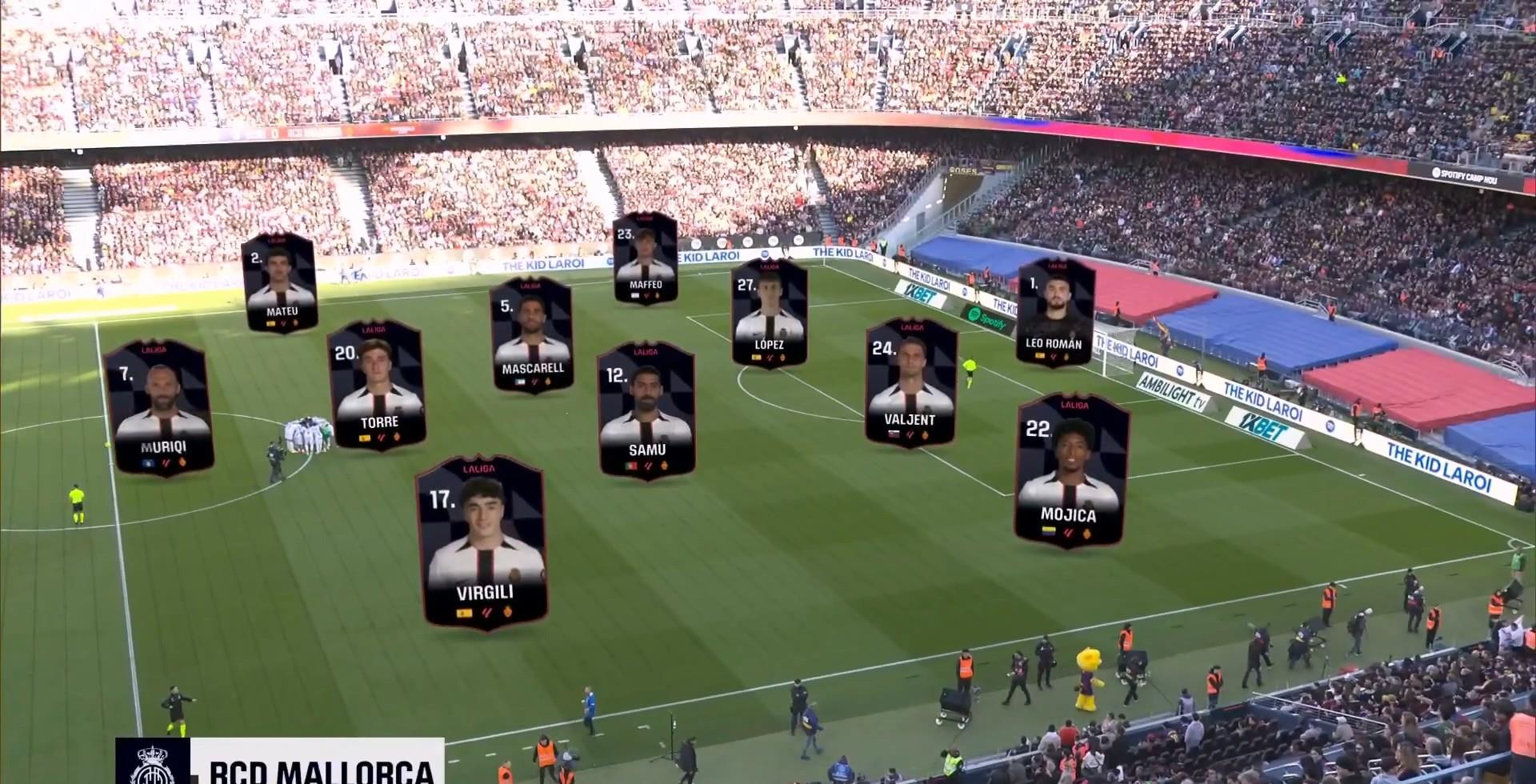
Task: Choose the Mateu number 2 card
Action: [280, 282]
